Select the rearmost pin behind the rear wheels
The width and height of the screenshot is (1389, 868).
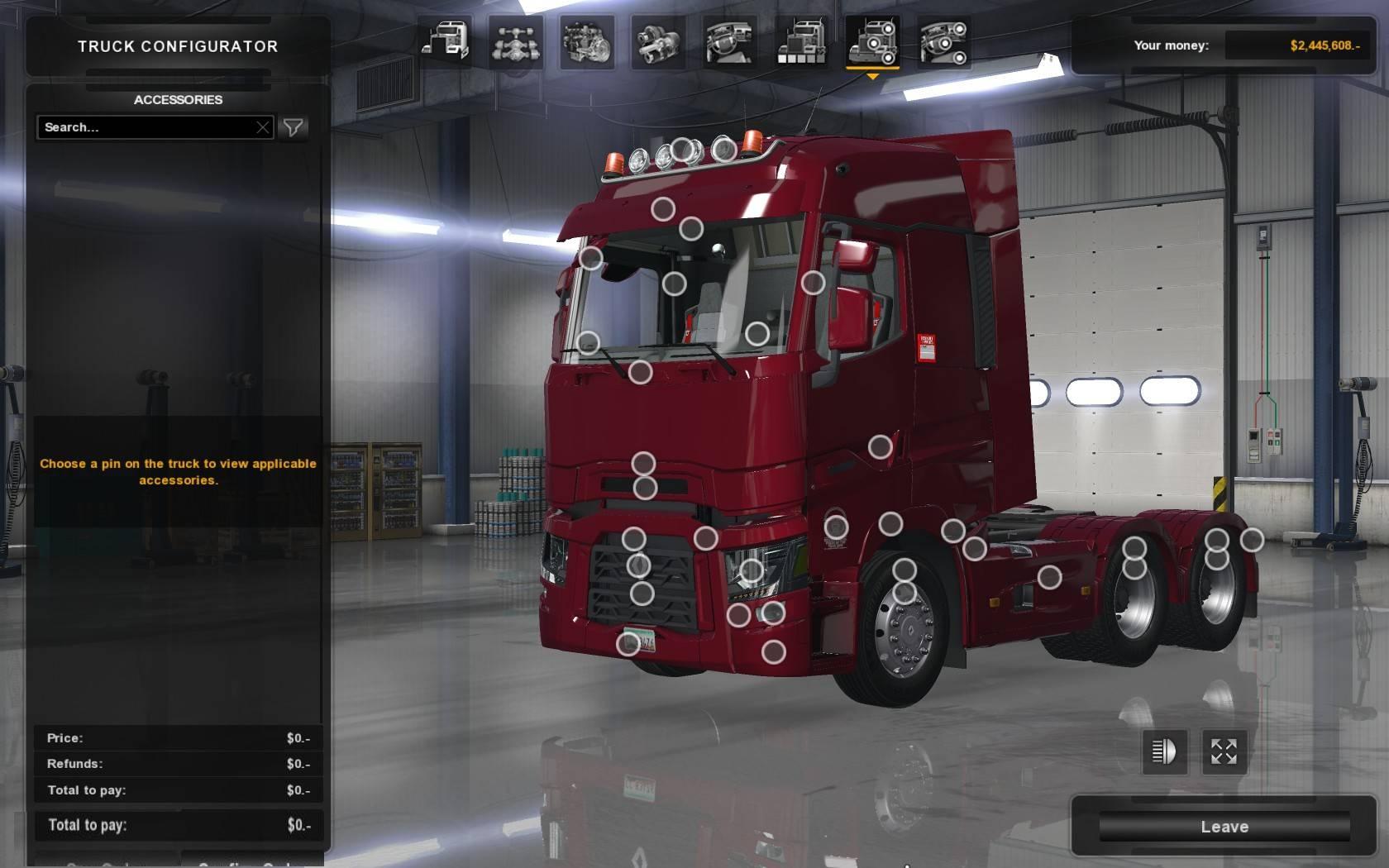[1252, 540]
